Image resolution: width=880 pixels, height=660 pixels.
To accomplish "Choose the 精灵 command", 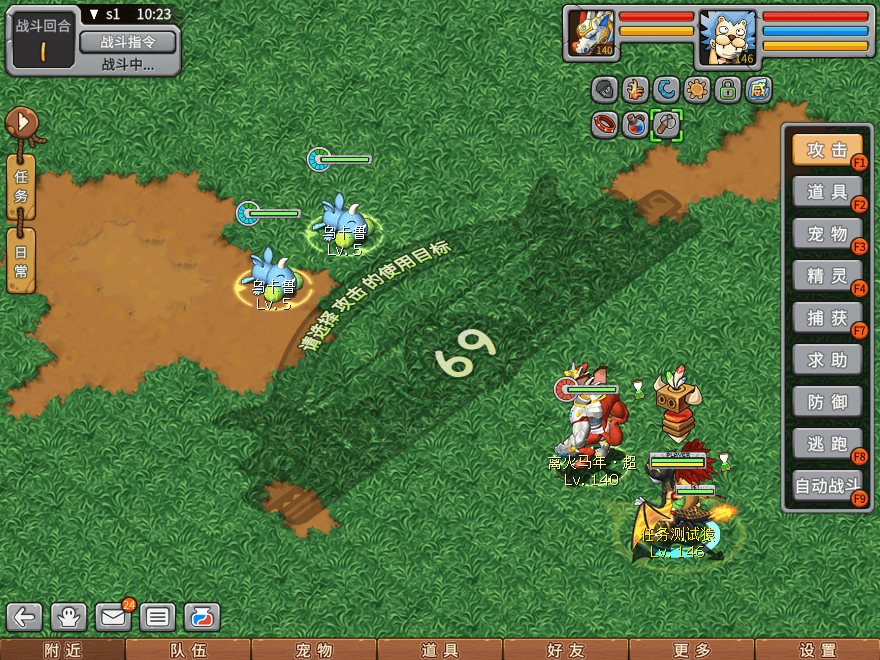I will pos(827,276).
